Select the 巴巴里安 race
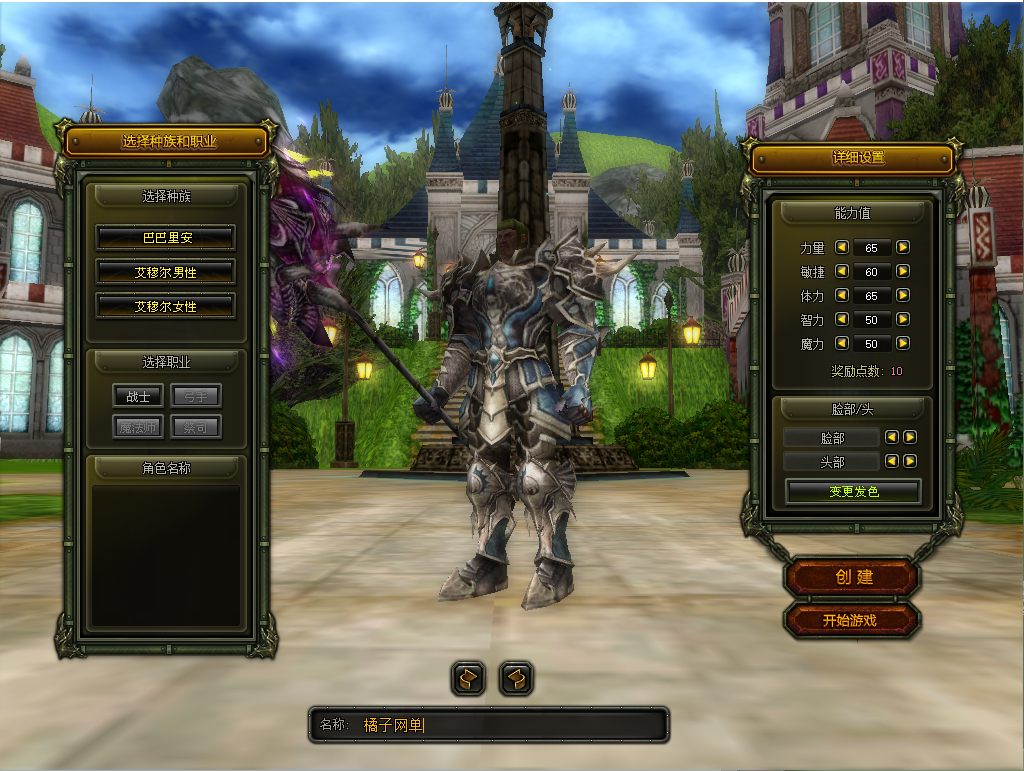The image size is (1024, 771). point(166,238)
